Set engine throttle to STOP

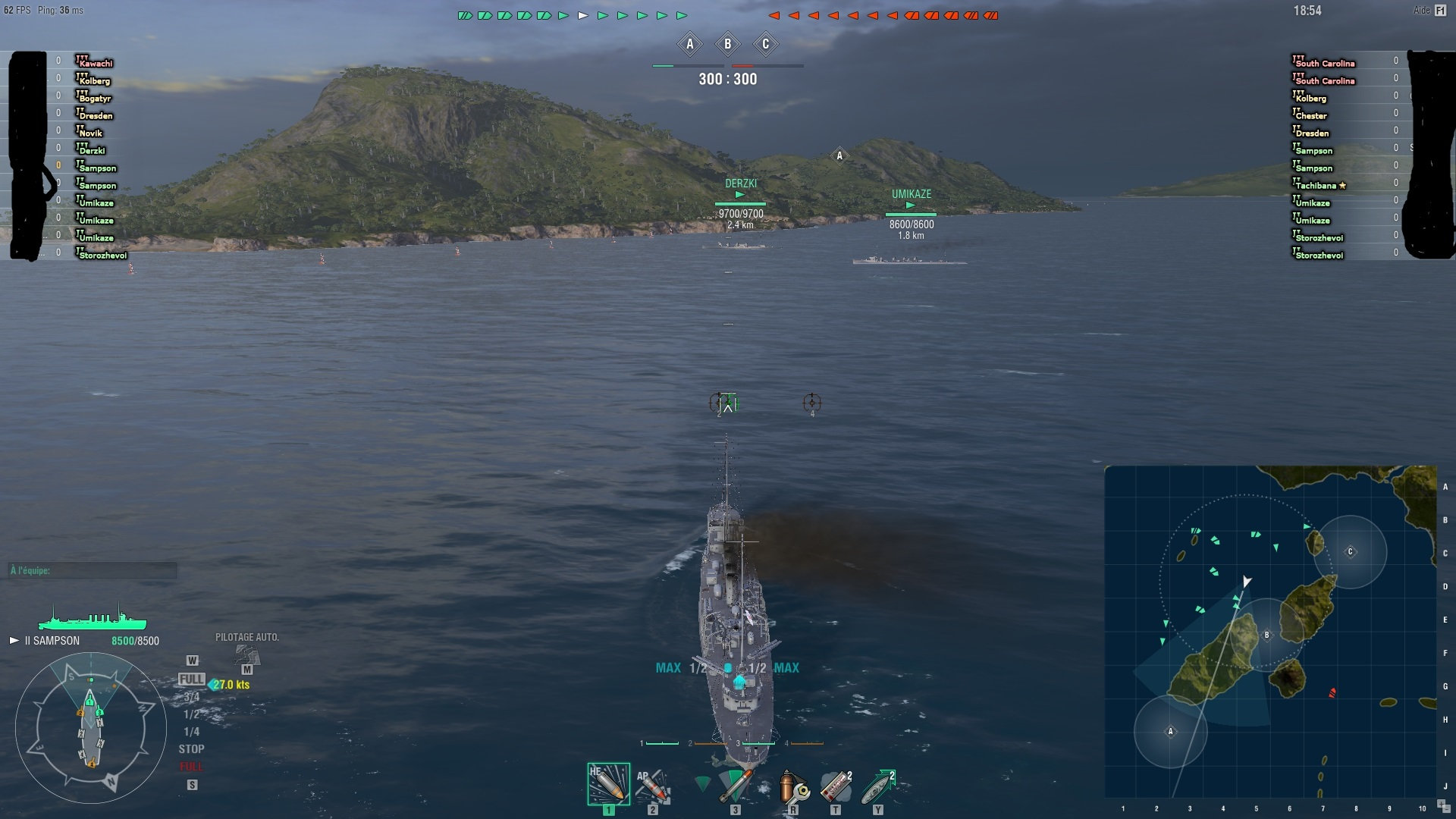[193, 748]
